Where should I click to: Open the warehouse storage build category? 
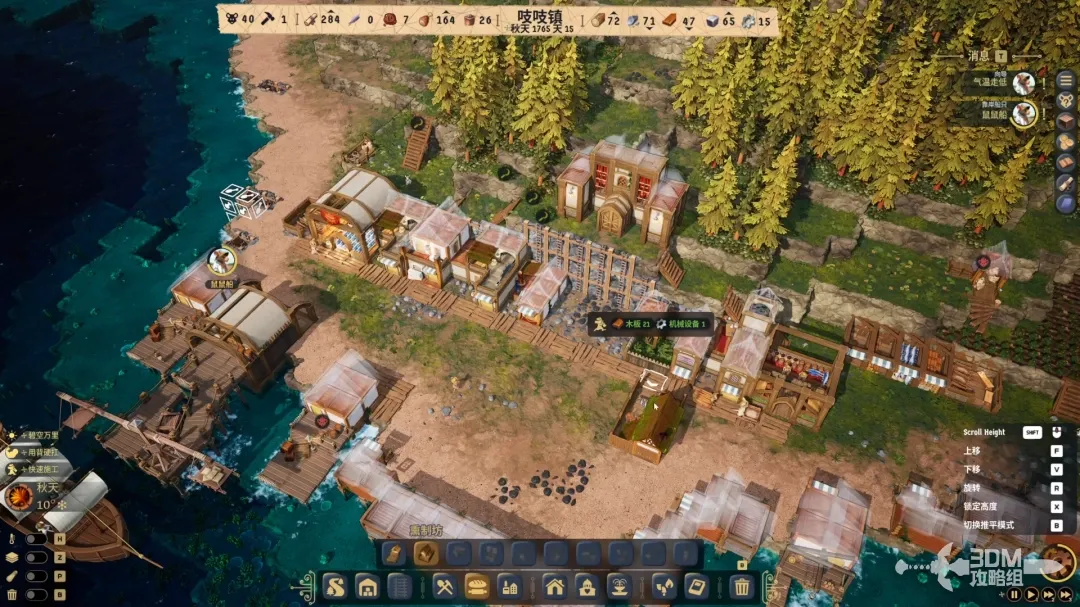coord(367,586)
